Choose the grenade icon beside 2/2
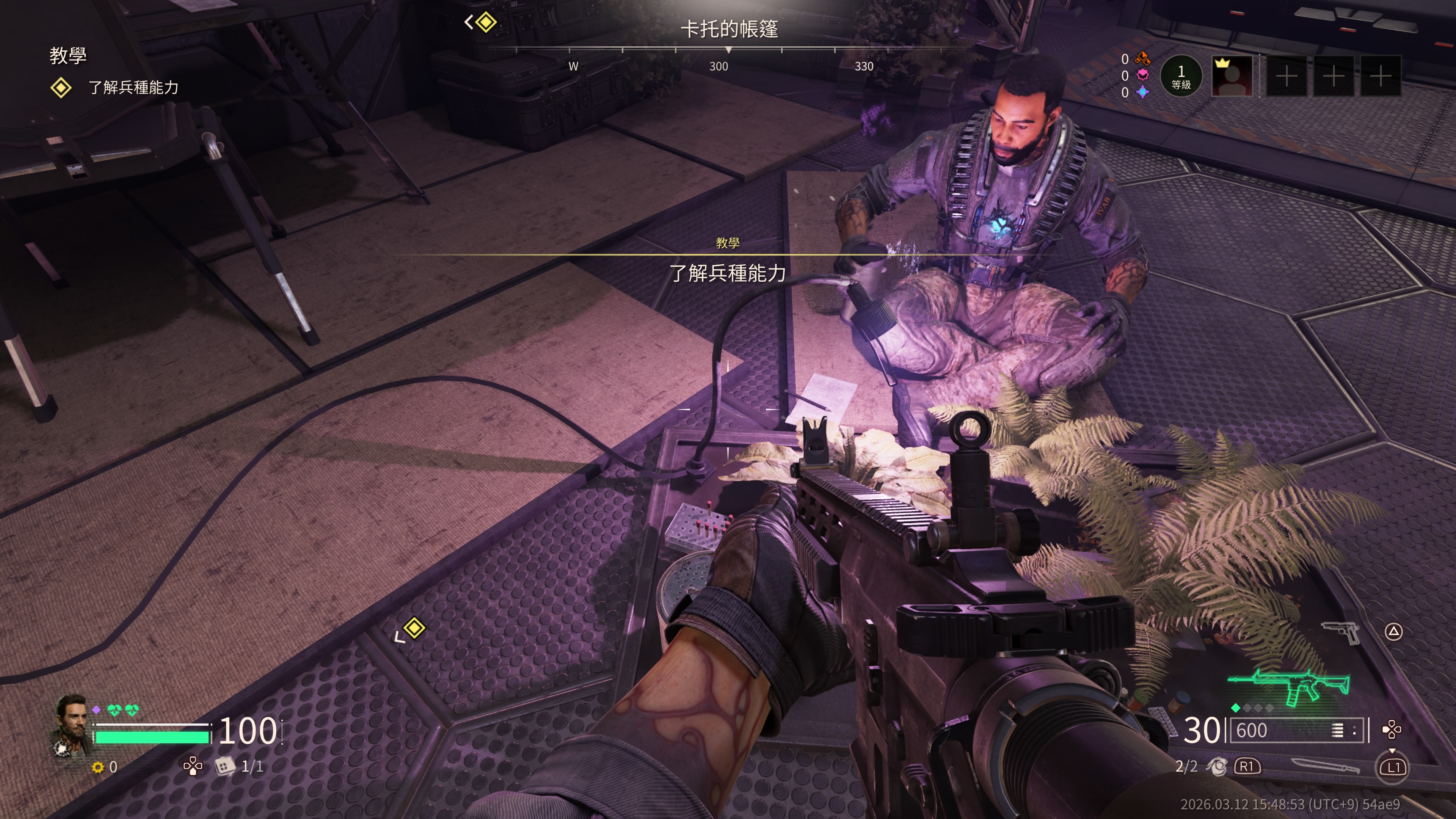This screenshot has width=1456, height=819. (x=1216, y=766)
